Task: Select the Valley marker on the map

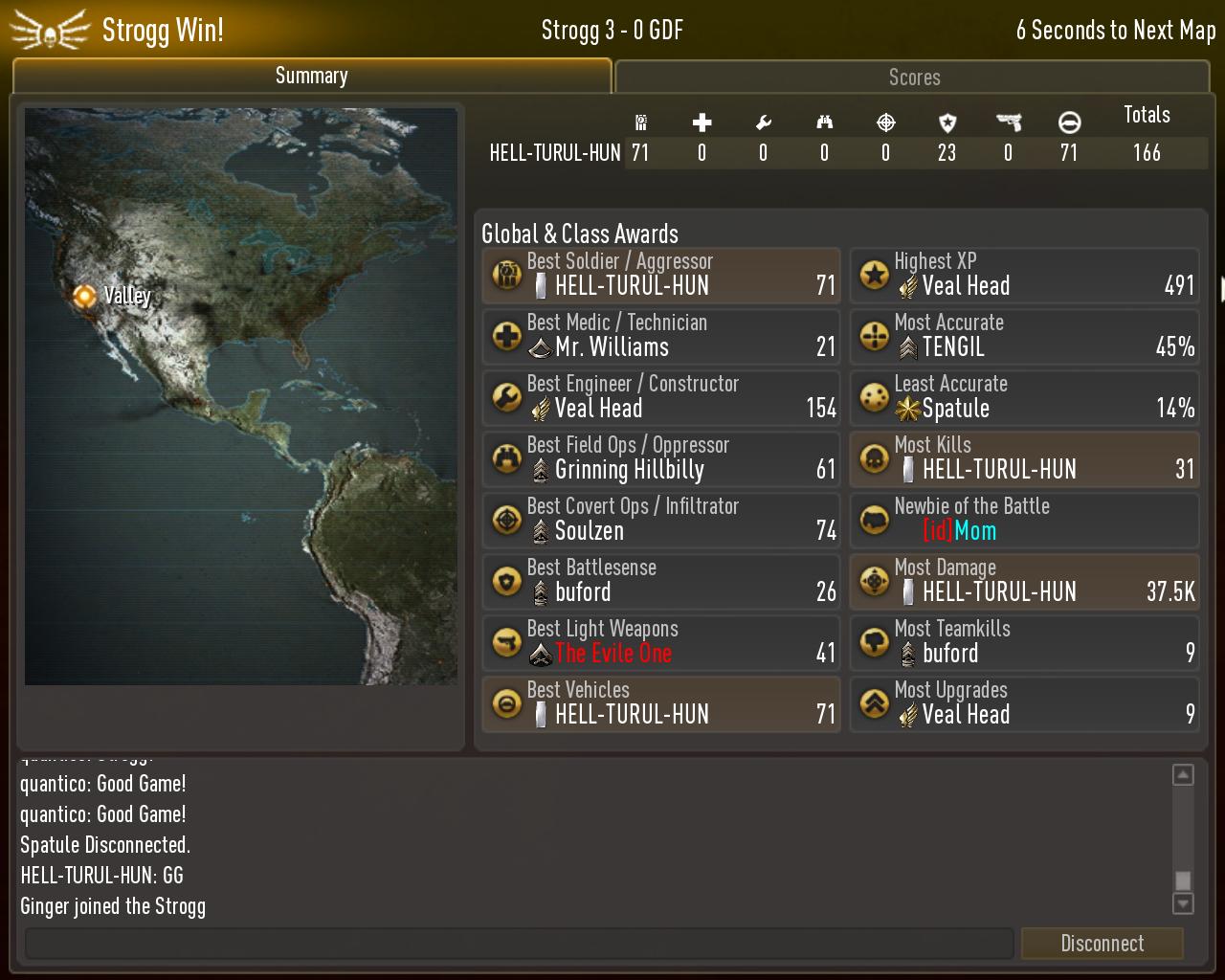Action: (85, 296)
